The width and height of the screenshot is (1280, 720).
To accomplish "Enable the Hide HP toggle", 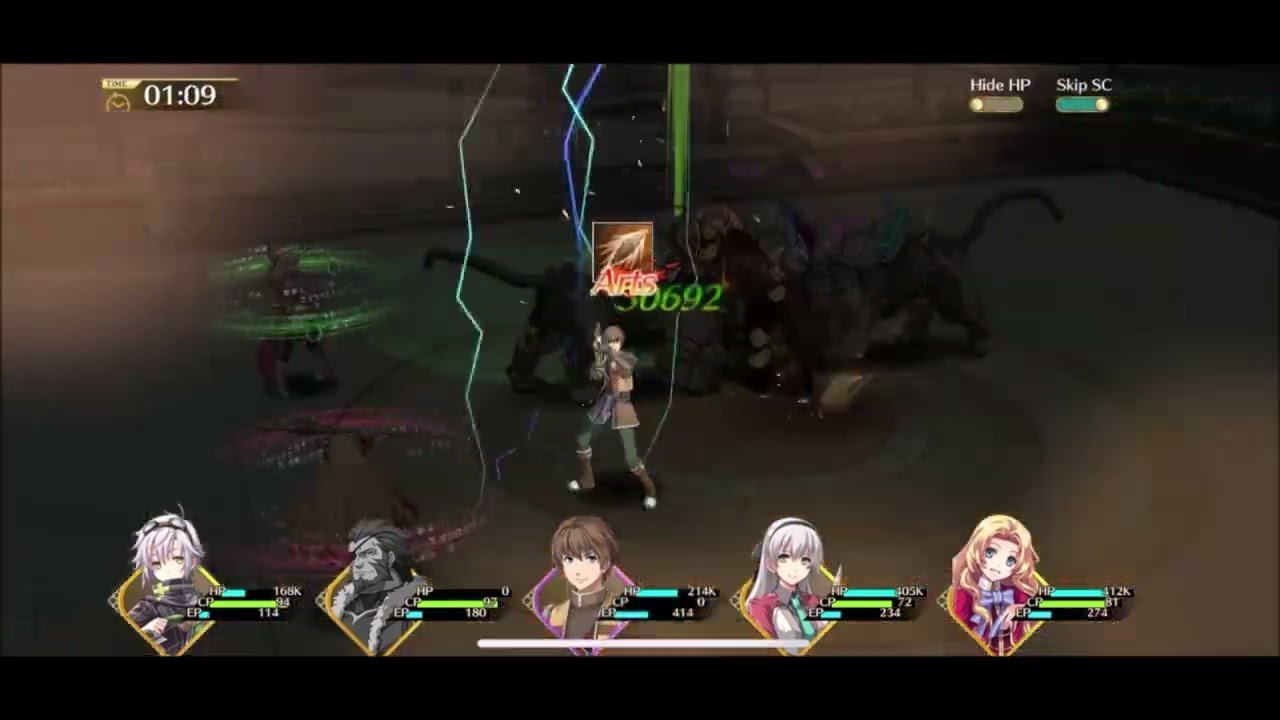I will (x=995, y=104).
